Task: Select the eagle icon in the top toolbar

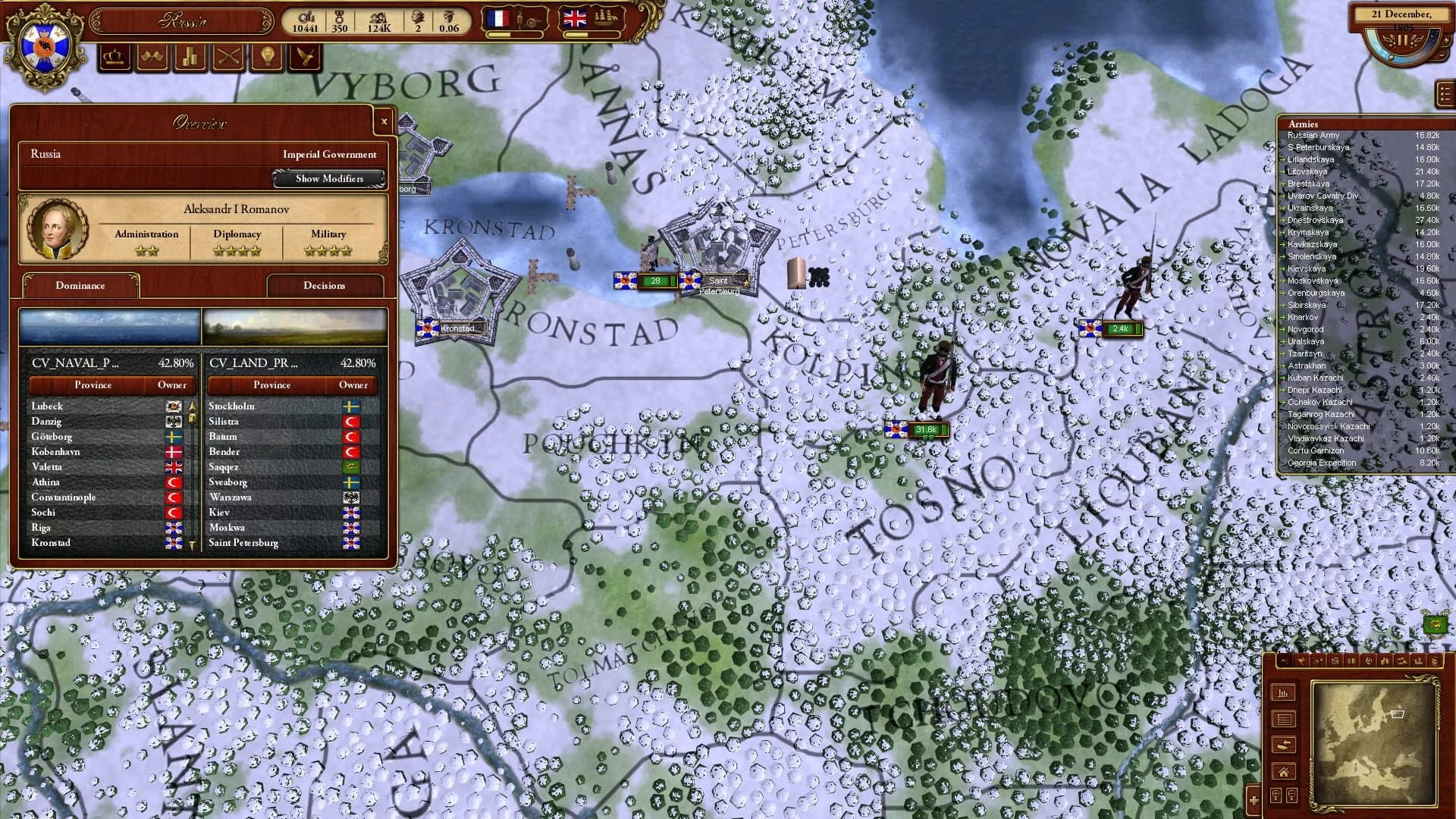Action: pos(305,57)
